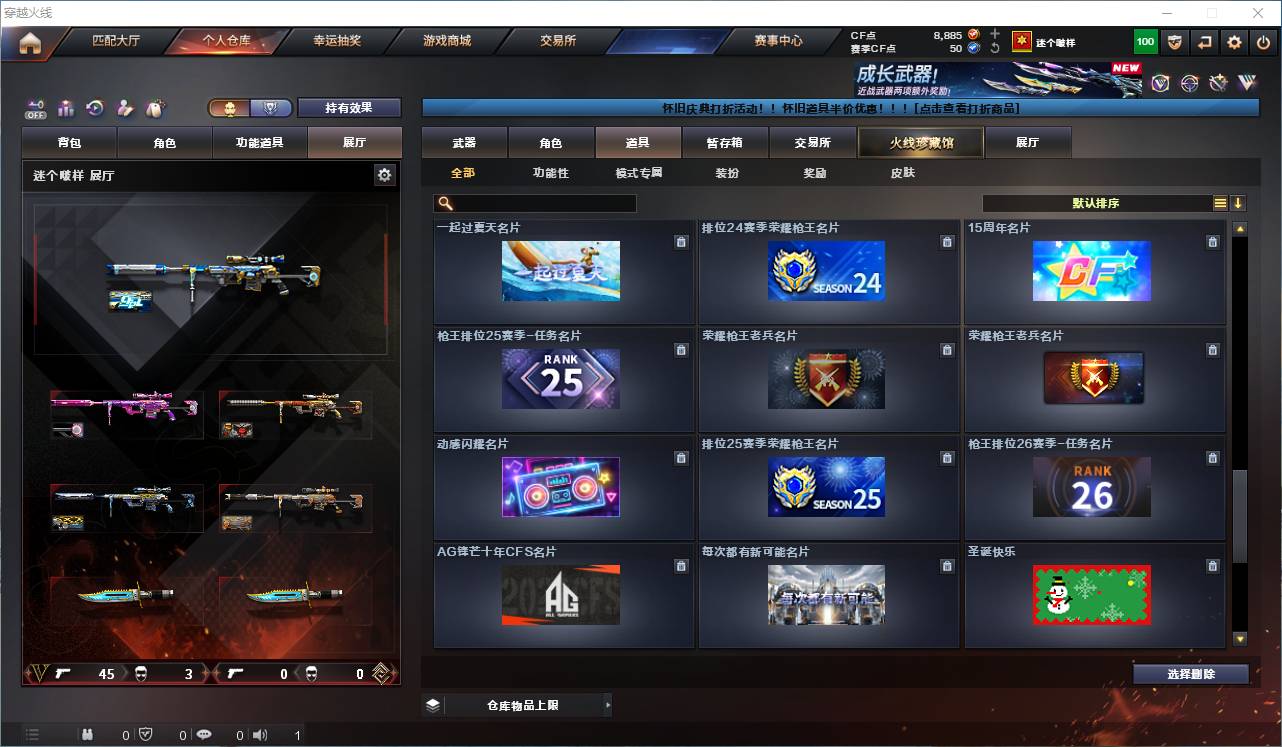Select the magnifier search icon above item list
1282x747 pixels.
click(444, 203)
